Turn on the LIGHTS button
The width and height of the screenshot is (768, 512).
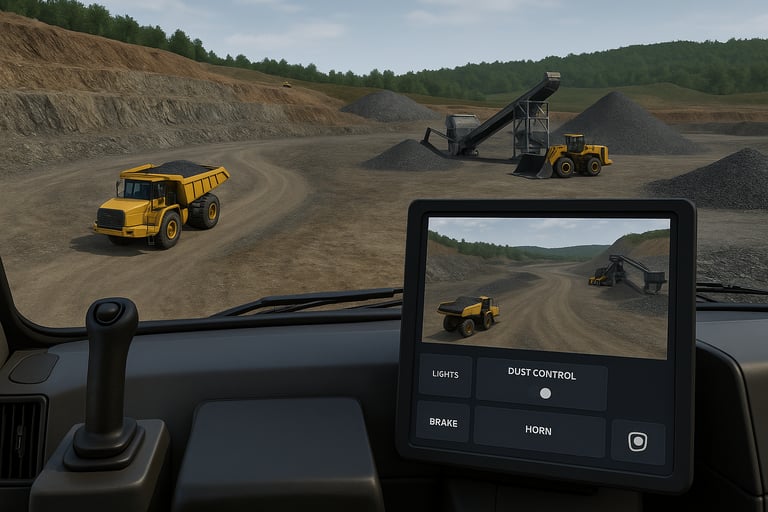pyautogui.click(x=445, y=375)
